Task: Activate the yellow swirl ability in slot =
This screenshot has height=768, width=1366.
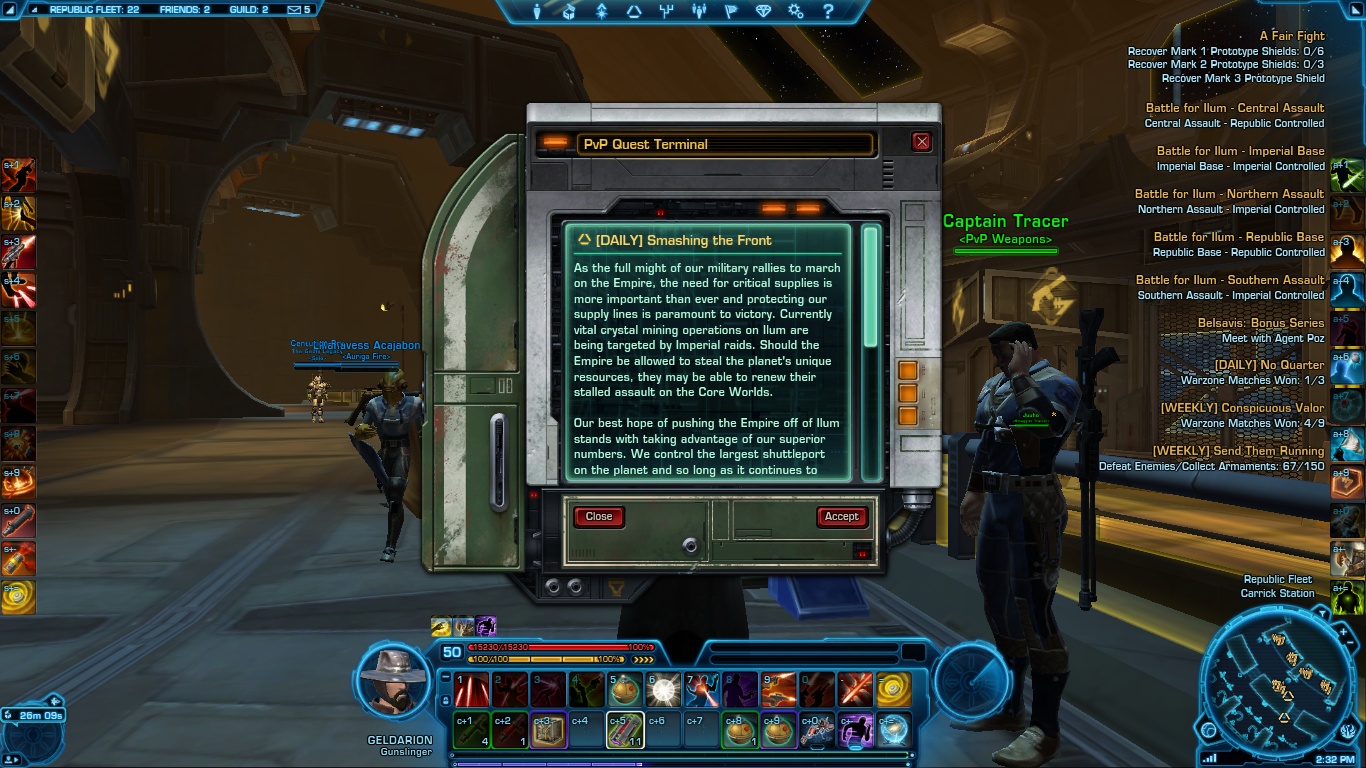Action: (893, 689)
